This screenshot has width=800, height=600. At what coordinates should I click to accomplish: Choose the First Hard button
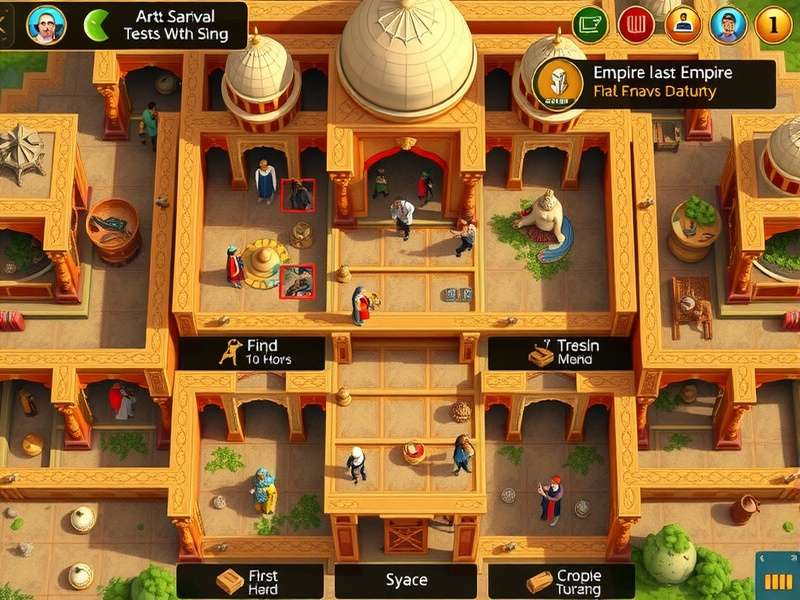pyautogui.click(x=250, y=581)
